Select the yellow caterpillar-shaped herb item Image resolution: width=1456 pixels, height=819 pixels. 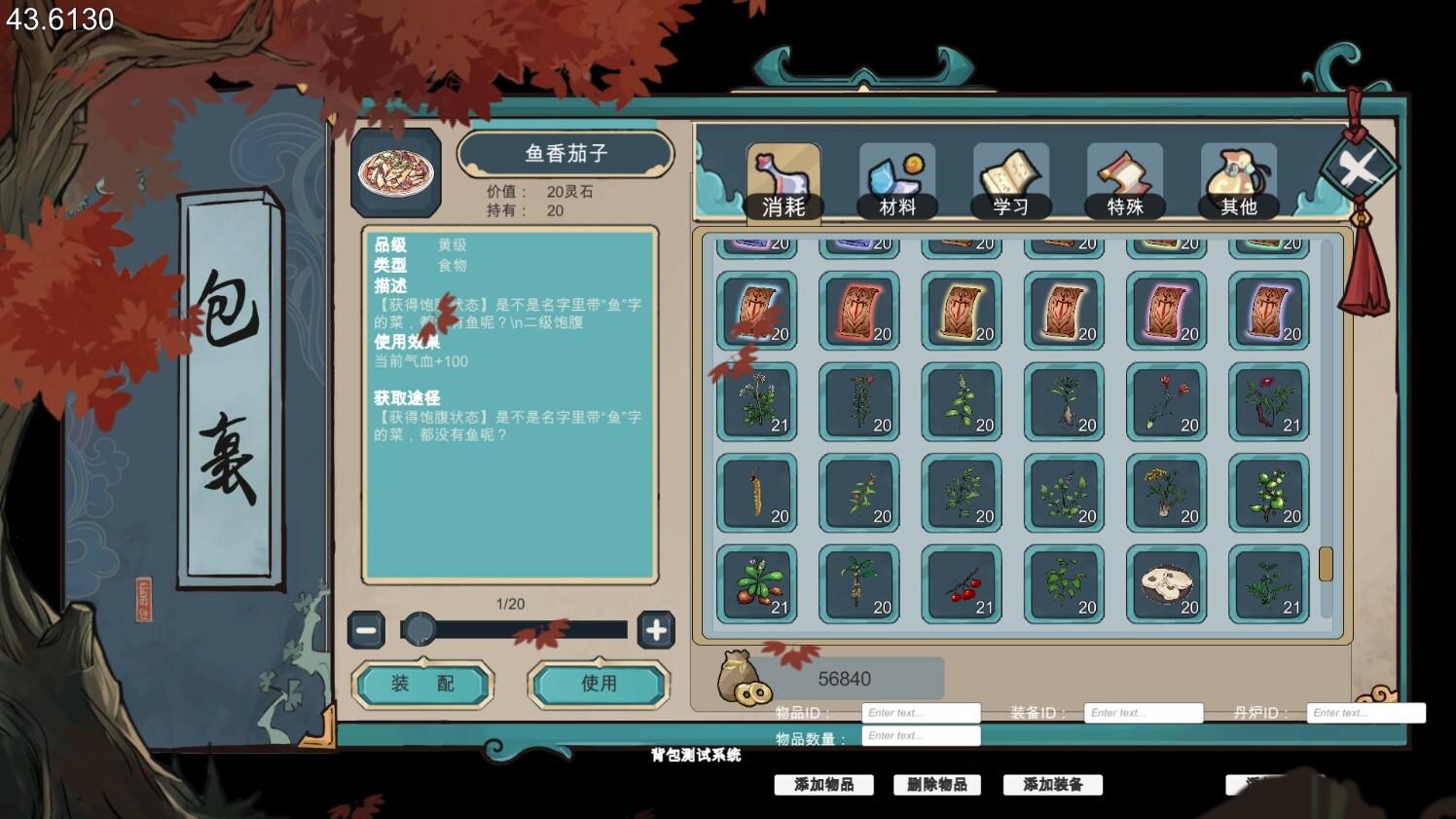click(x=756, y=494)
